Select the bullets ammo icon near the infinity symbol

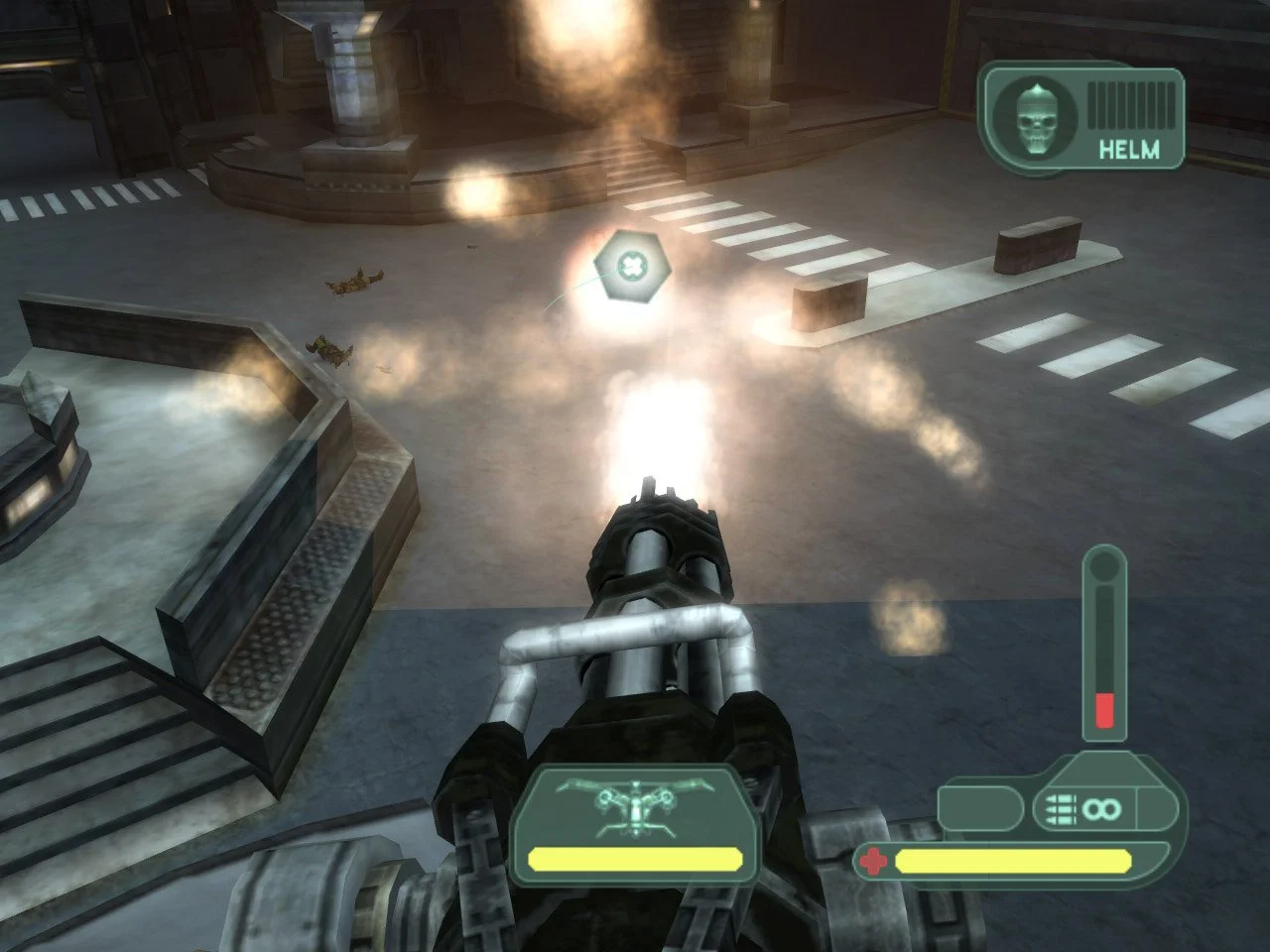(1063, 808)
